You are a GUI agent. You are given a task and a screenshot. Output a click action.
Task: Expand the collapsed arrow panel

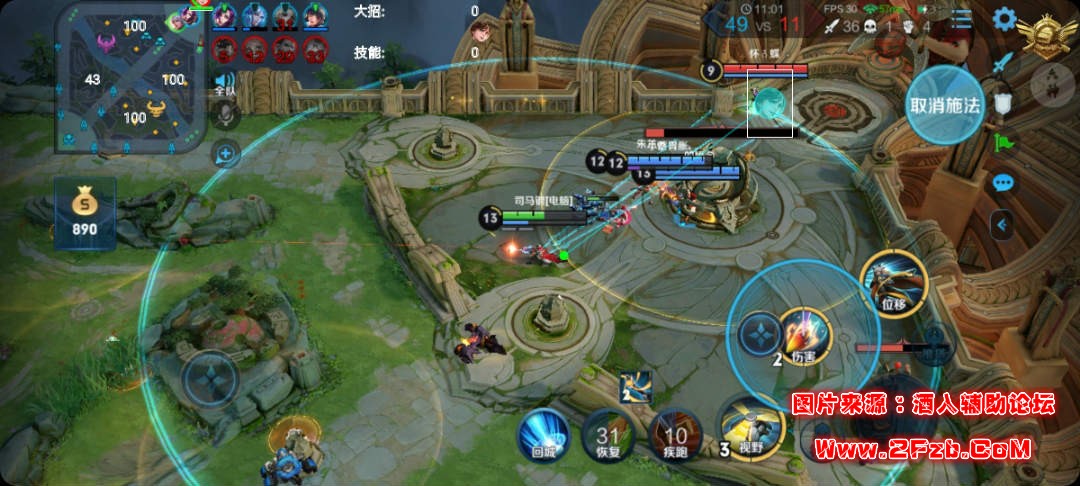(1003, 225)
